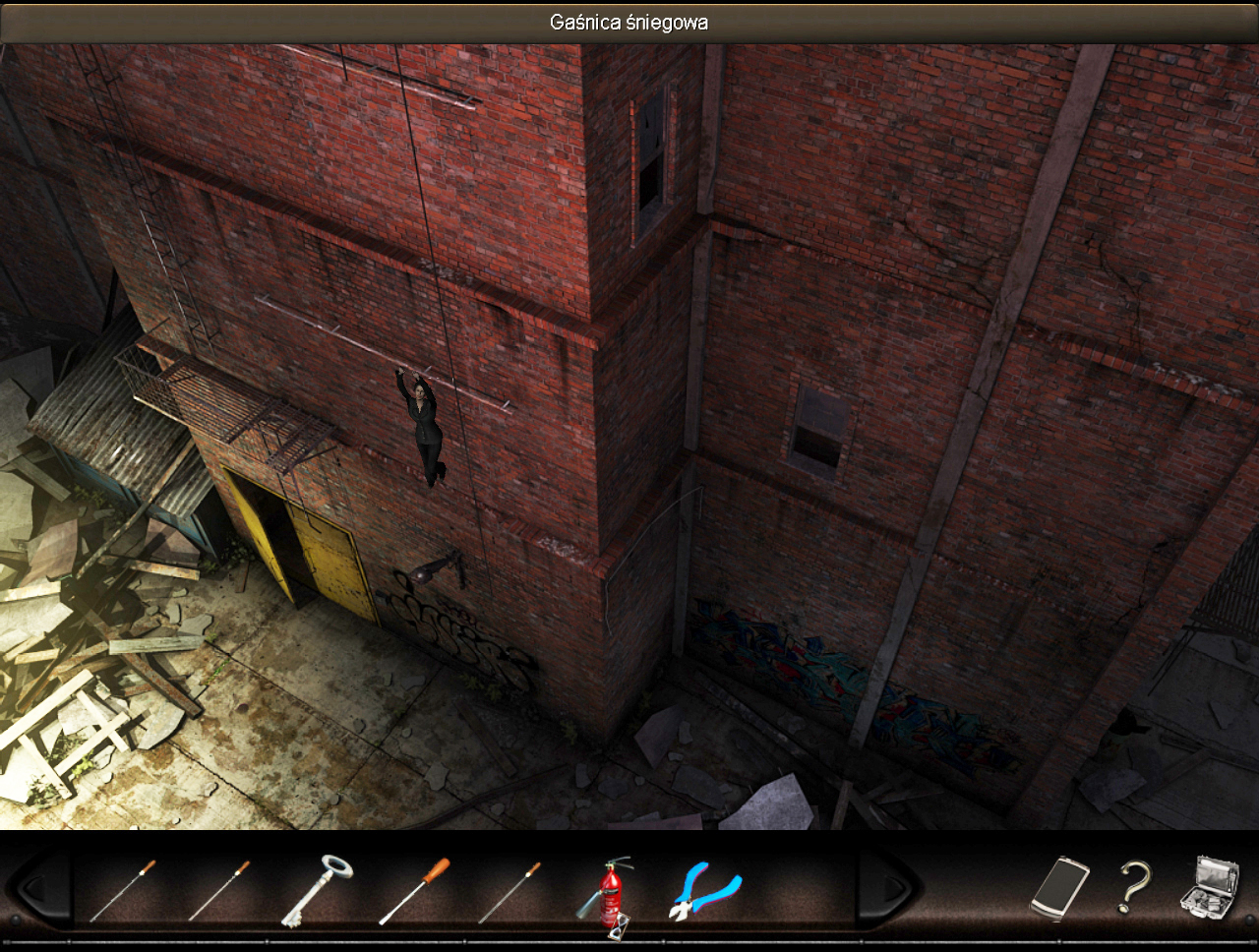Choose the blue-handled pliers
1259x952 pixels.
704,891
